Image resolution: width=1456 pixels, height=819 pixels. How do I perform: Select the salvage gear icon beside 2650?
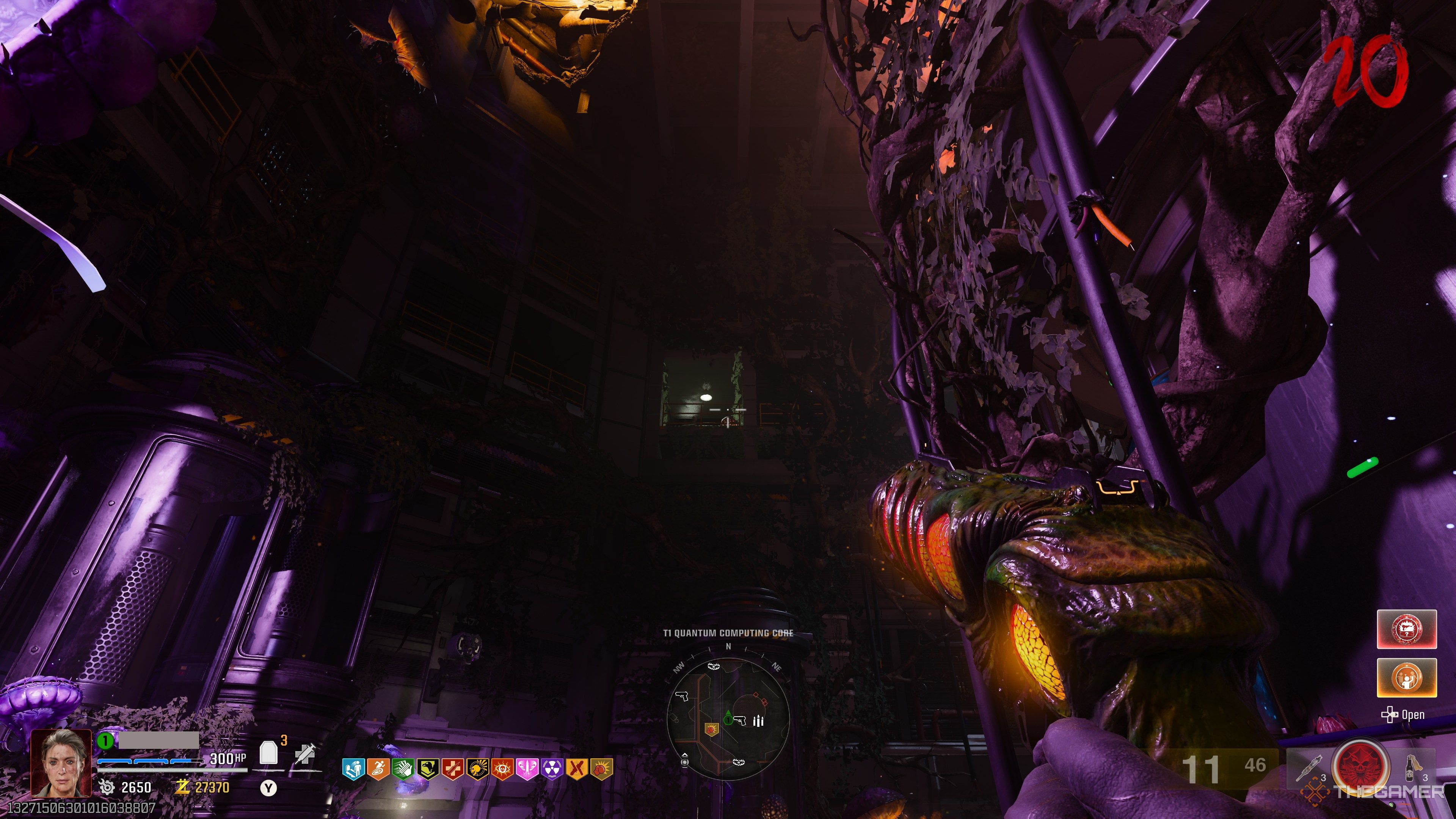click(x=107, y=787)
